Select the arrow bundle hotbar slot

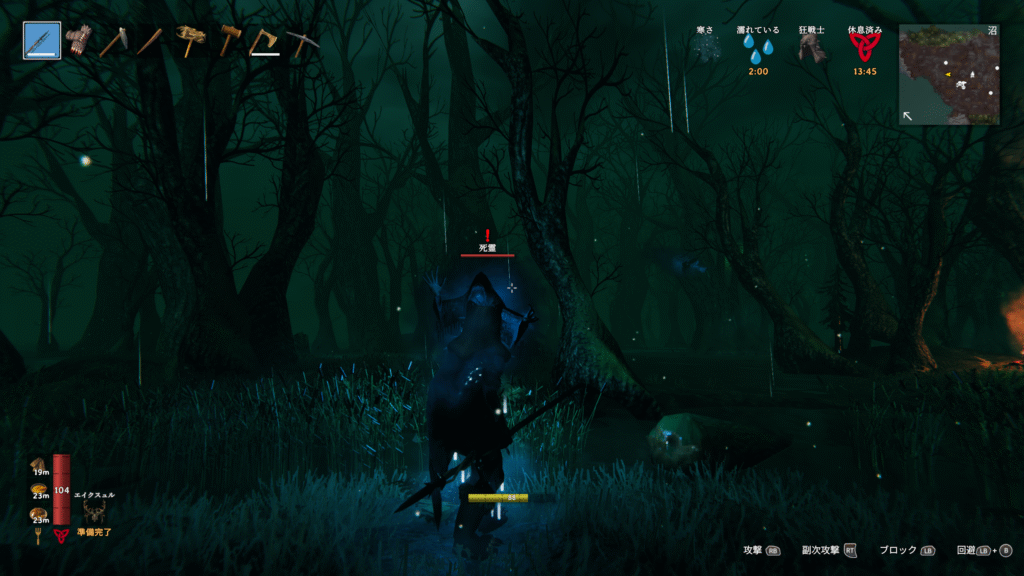(78, 40)
